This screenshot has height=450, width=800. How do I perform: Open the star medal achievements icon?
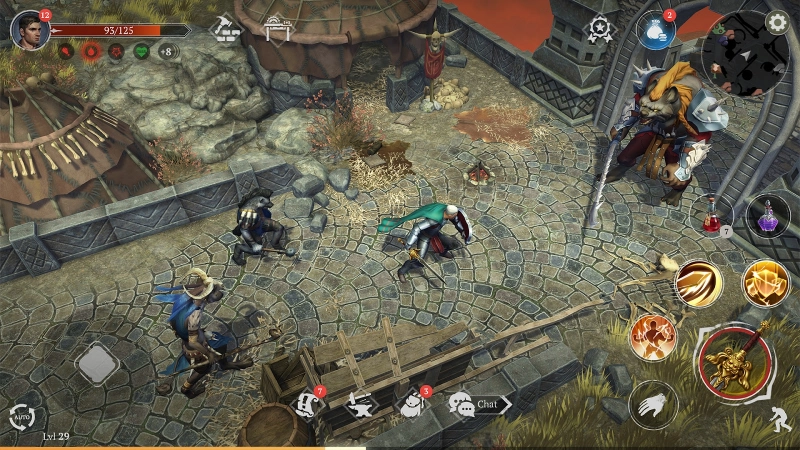click(x=600, y=30)
